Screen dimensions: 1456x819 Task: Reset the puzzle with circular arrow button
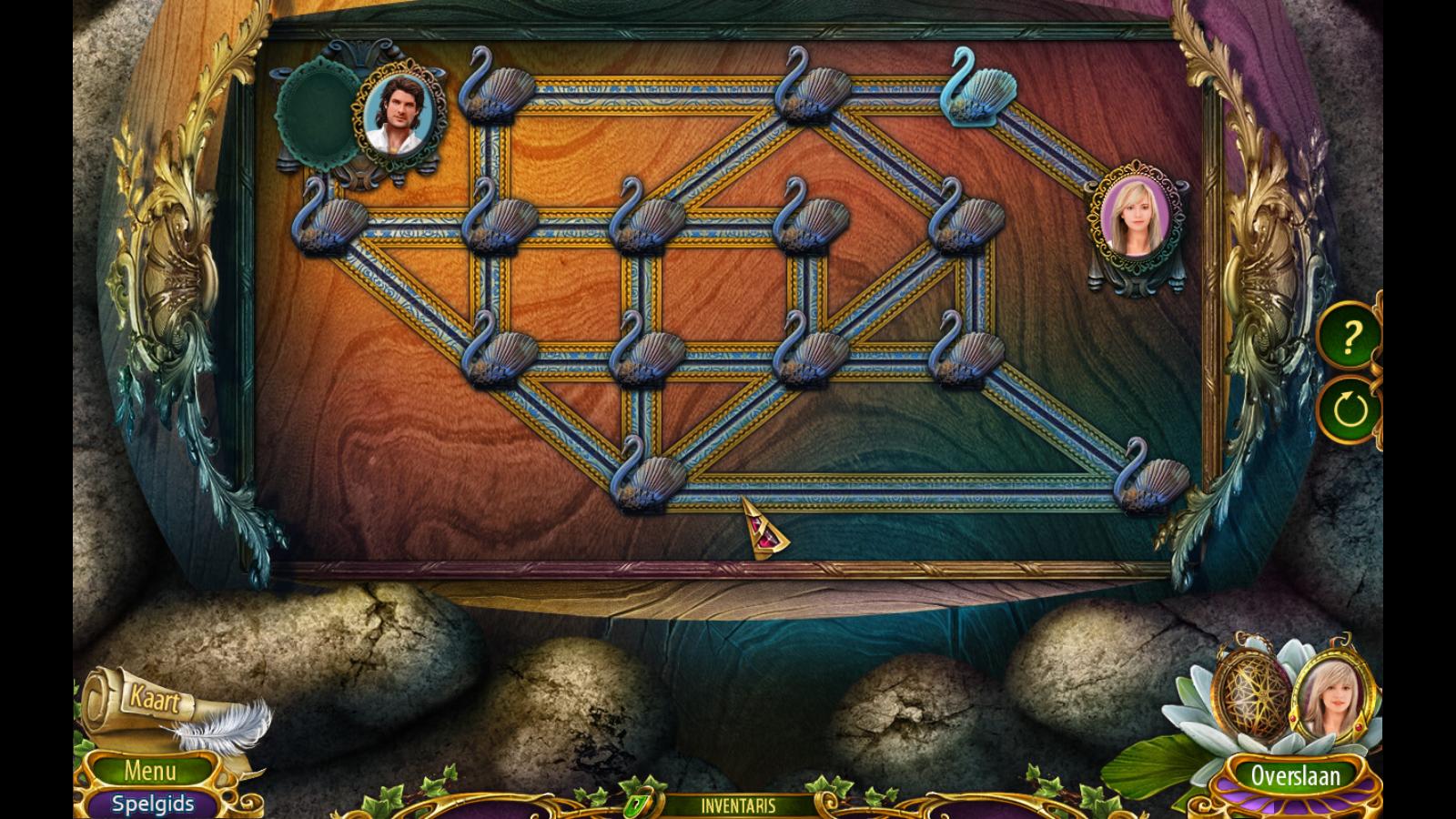pos(1349,408)
